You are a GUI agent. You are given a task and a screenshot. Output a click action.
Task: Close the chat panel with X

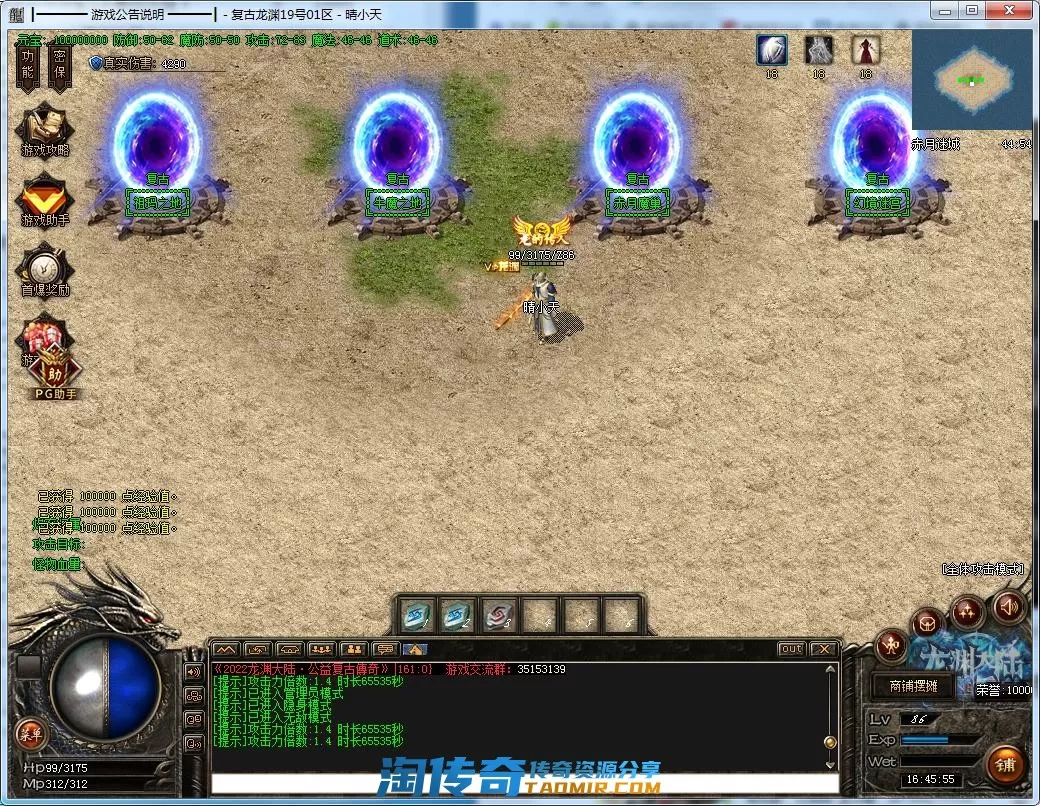pos(823,649)
